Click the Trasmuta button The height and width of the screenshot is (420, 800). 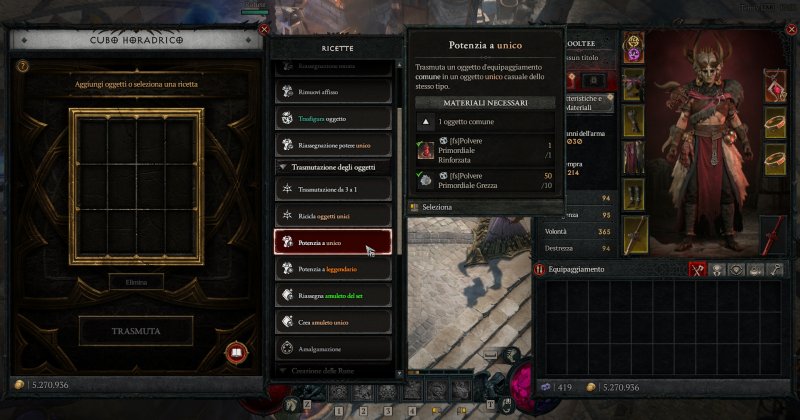[x=135, y=330]
